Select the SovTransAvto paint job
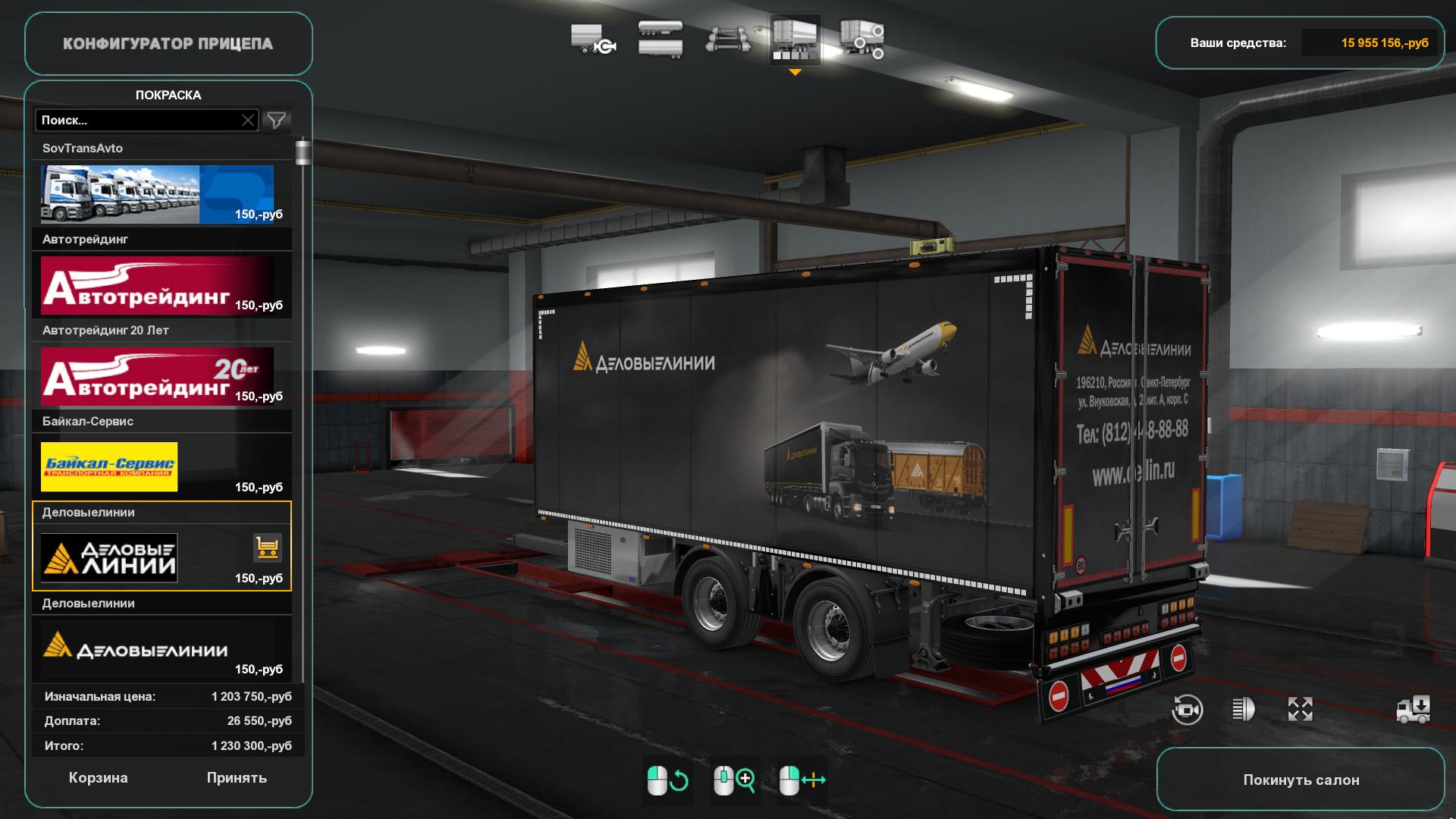The width and height of the screenshot is (1456, 819). click(157, 194)
